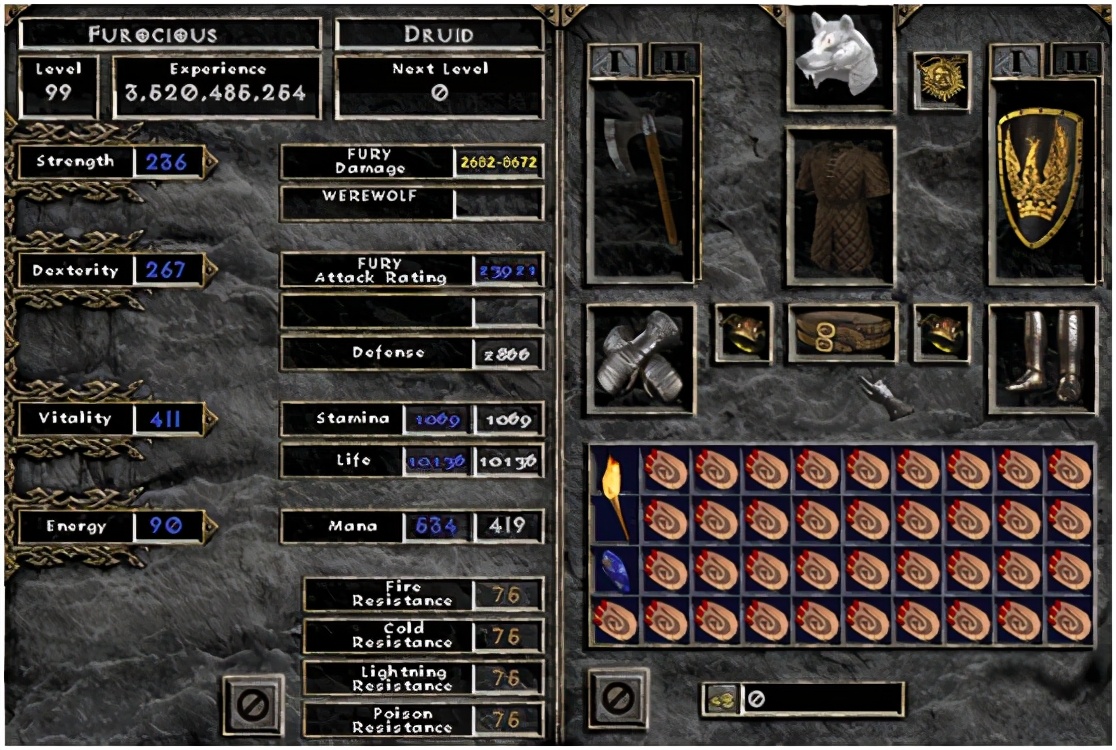Viewport: 1116px width, 750px height.
Task: Pick up the phoenix shield
Action: [x=1041, y=180]
